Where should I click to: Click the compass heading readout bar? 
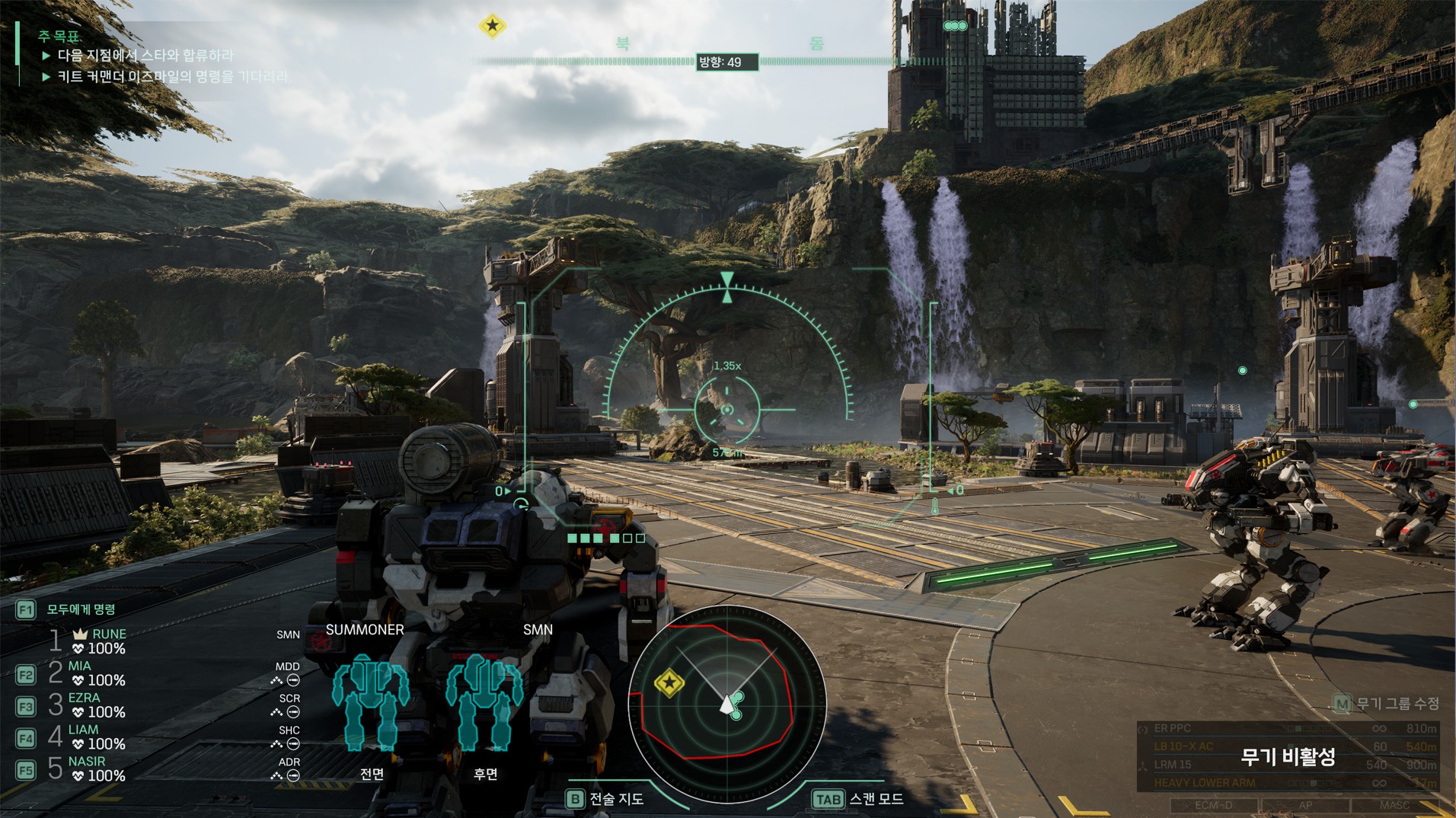point(727,62)
